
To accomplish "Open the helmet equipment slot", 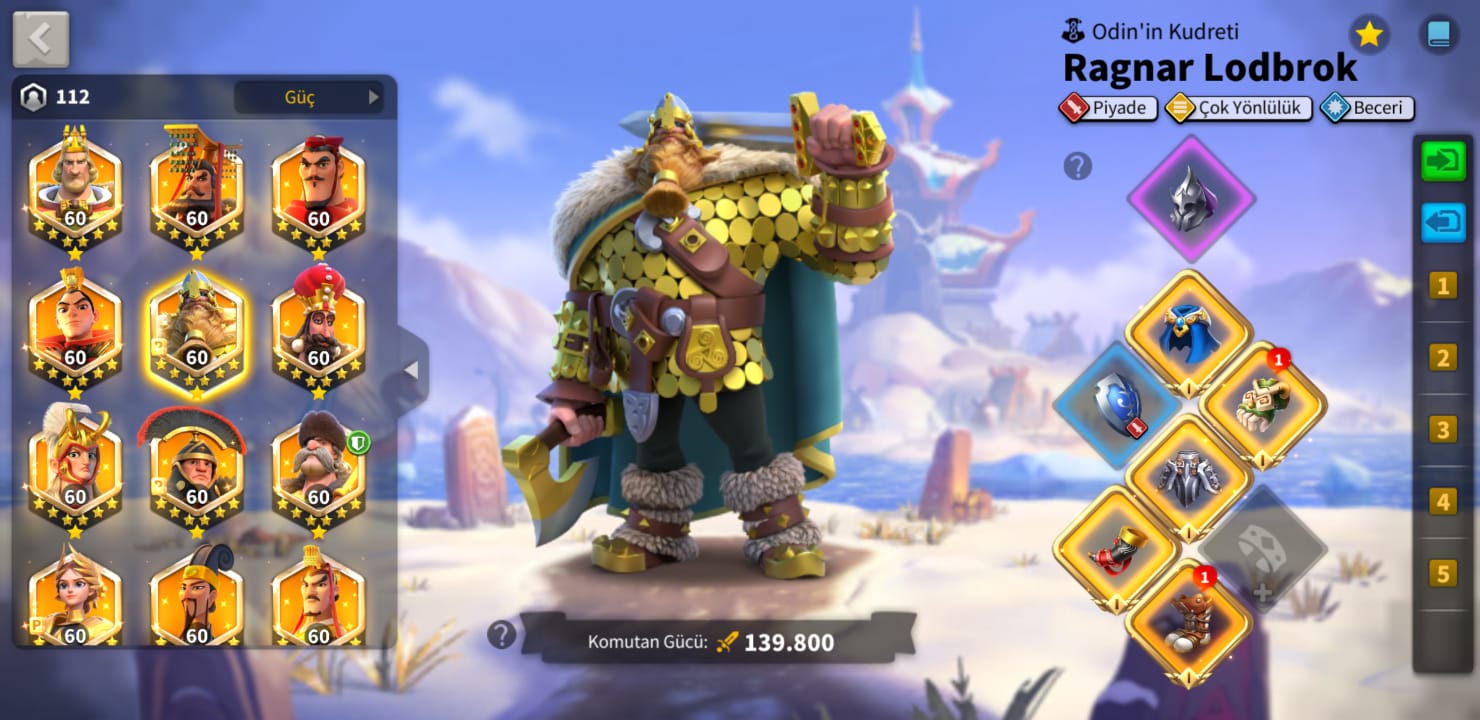I will click(x=1191, y=198).
